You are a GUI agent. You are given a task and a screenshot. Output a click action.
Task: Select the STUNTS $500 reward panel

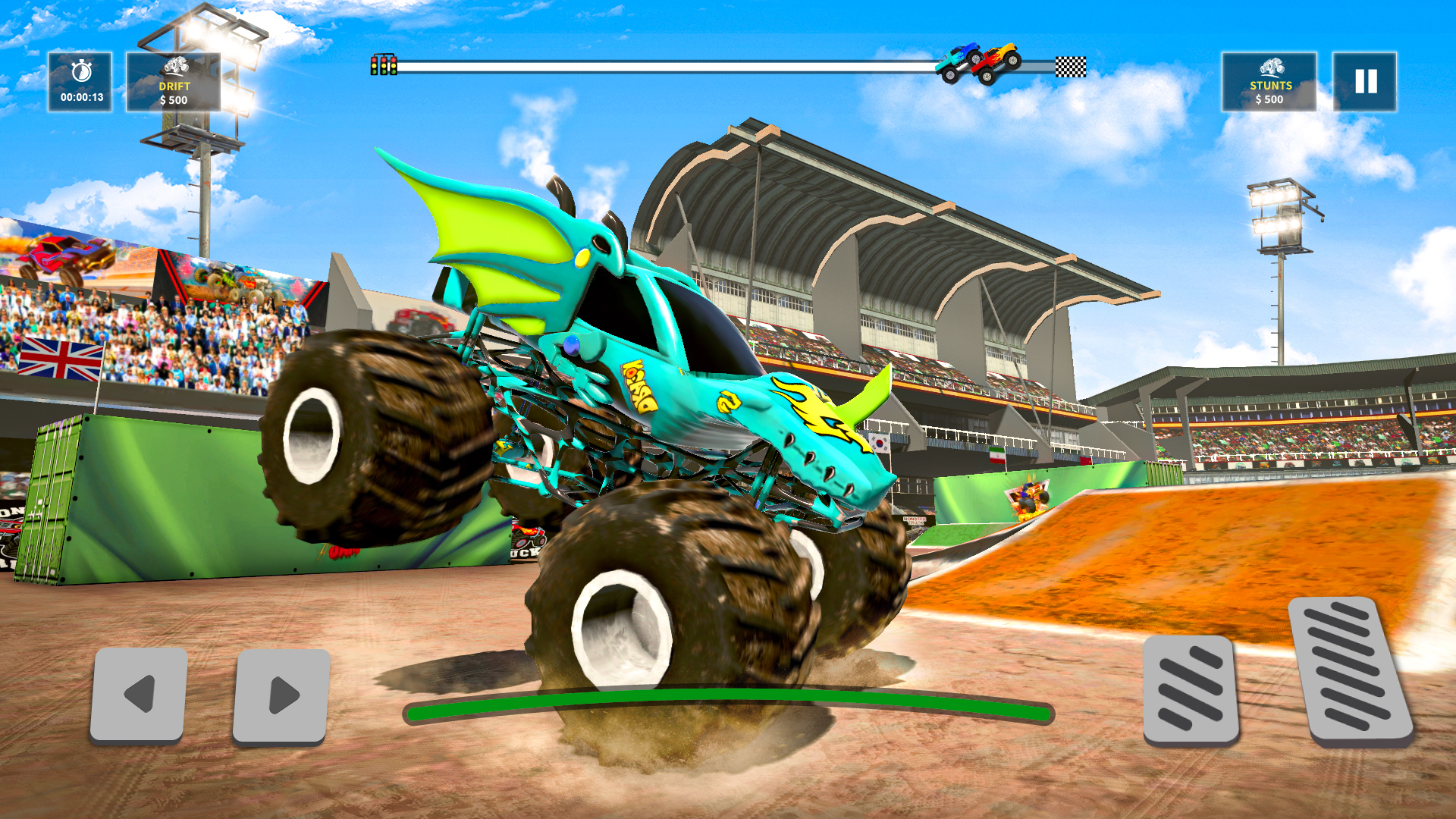click(1269, 83)
